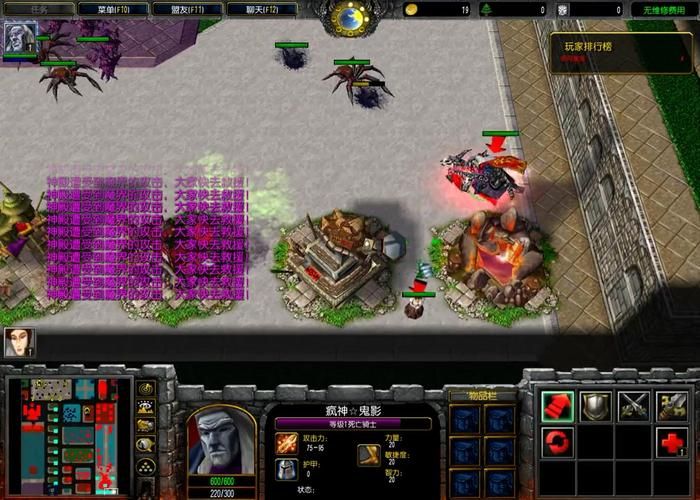Activate the single sword command icon
This screenshot has height=500, width=700.
672,405
